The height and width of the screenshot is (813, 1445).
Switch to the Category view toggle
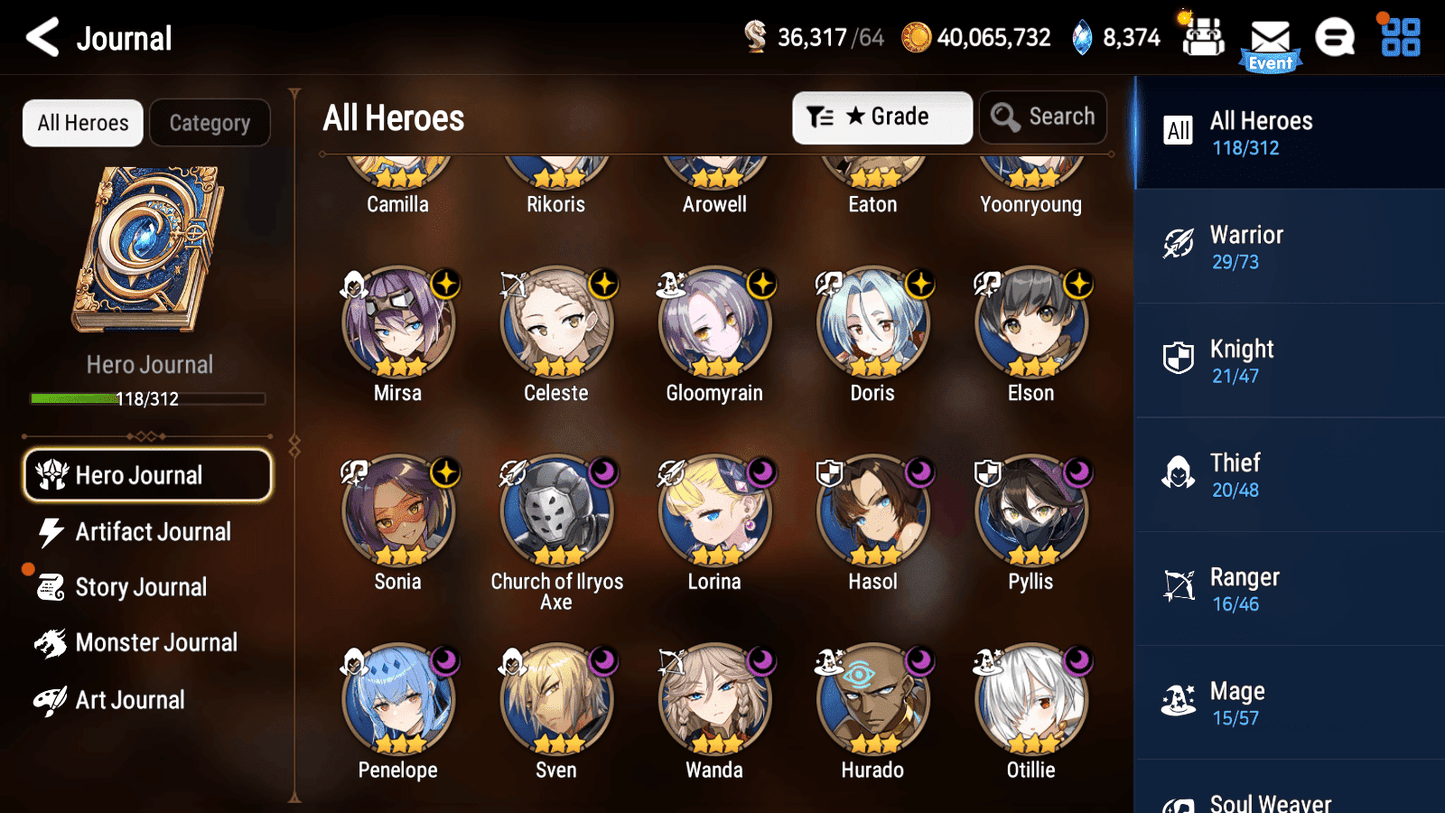tap(210, 122)
